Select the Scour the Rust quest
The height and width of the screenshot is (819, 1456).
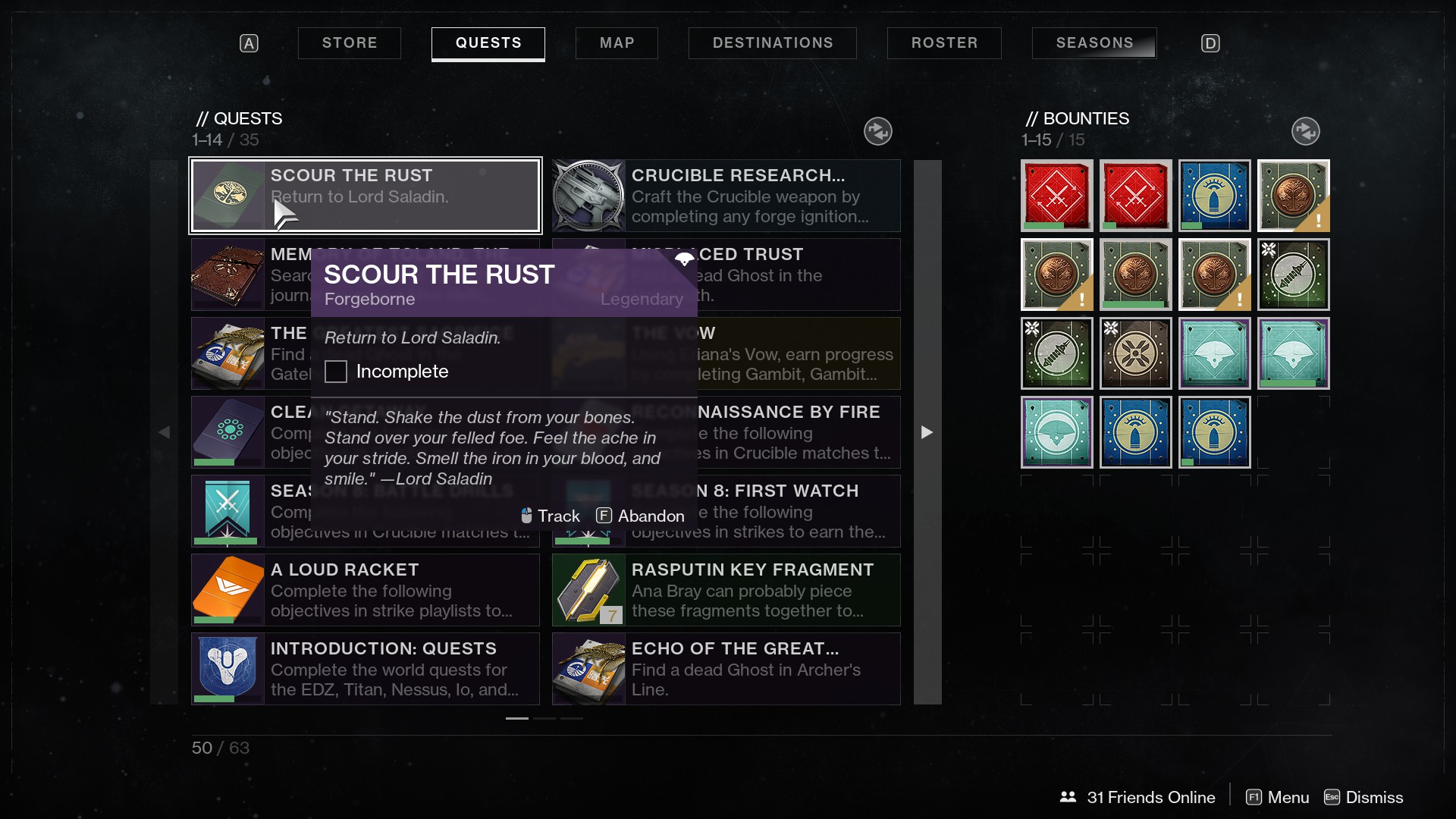pyautogui.click(x=365, y=196)
